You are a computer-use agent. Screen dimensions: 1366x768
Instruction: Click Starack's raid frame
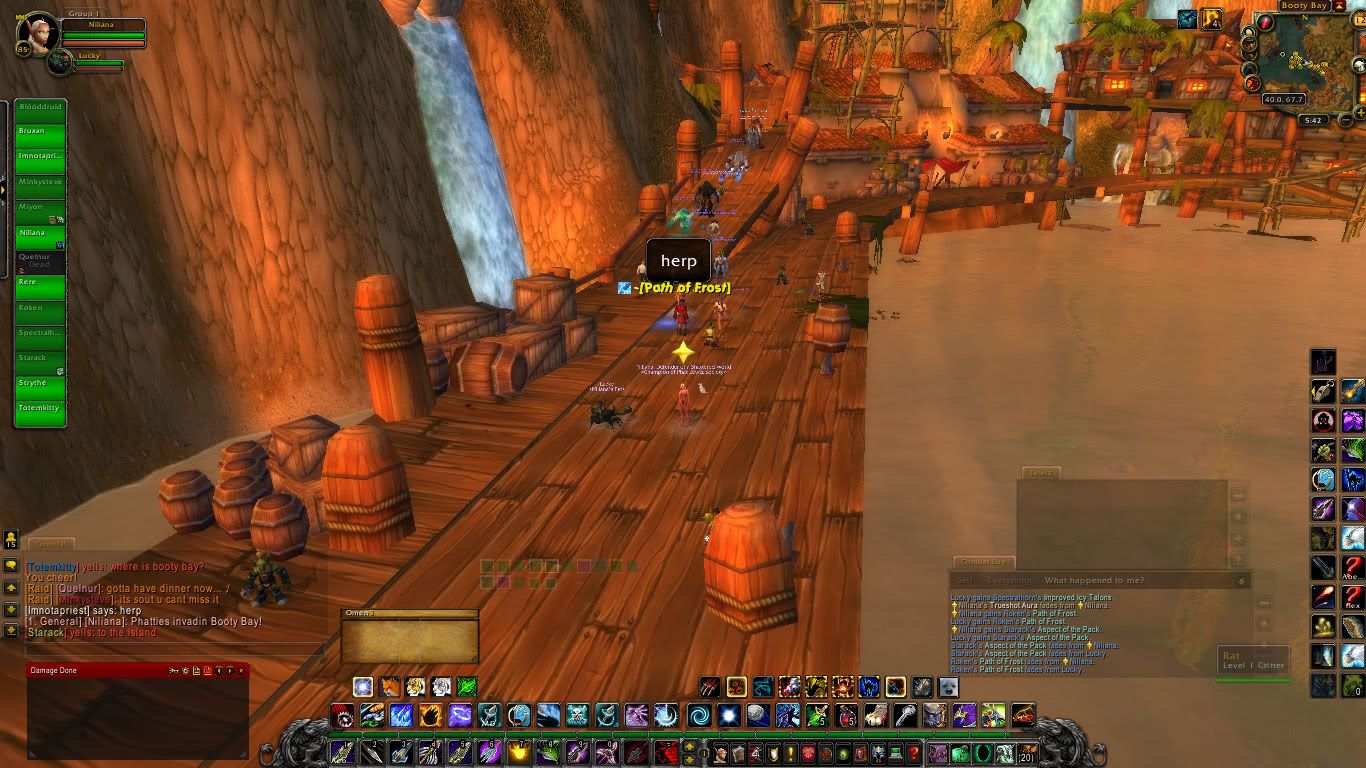tap(40, 358)
